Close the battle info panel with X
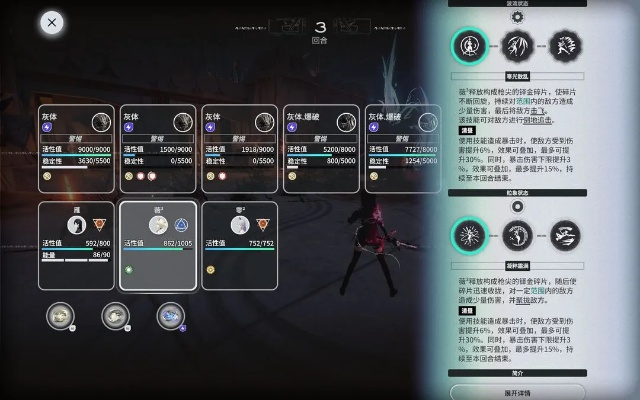This screenshot has width=640, height=400. coord(52,22)
